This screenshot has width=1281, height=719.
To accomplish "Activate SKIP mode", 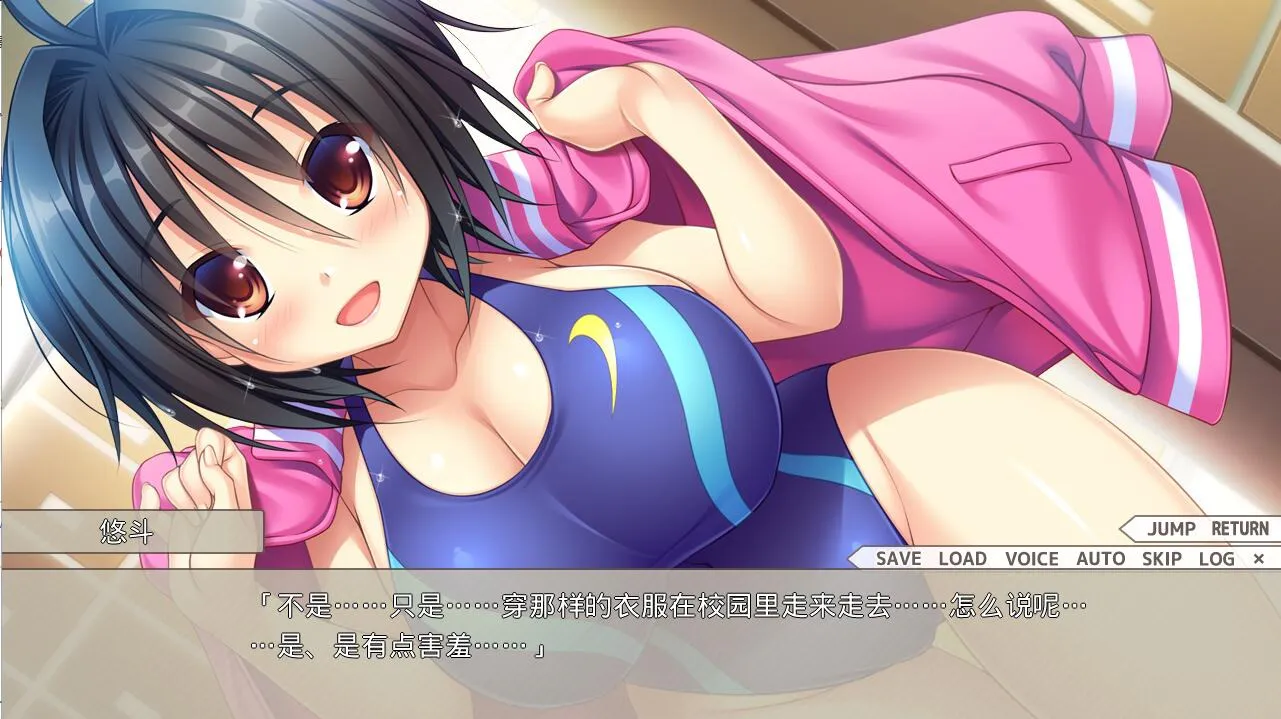I will tap(1162, 559).
